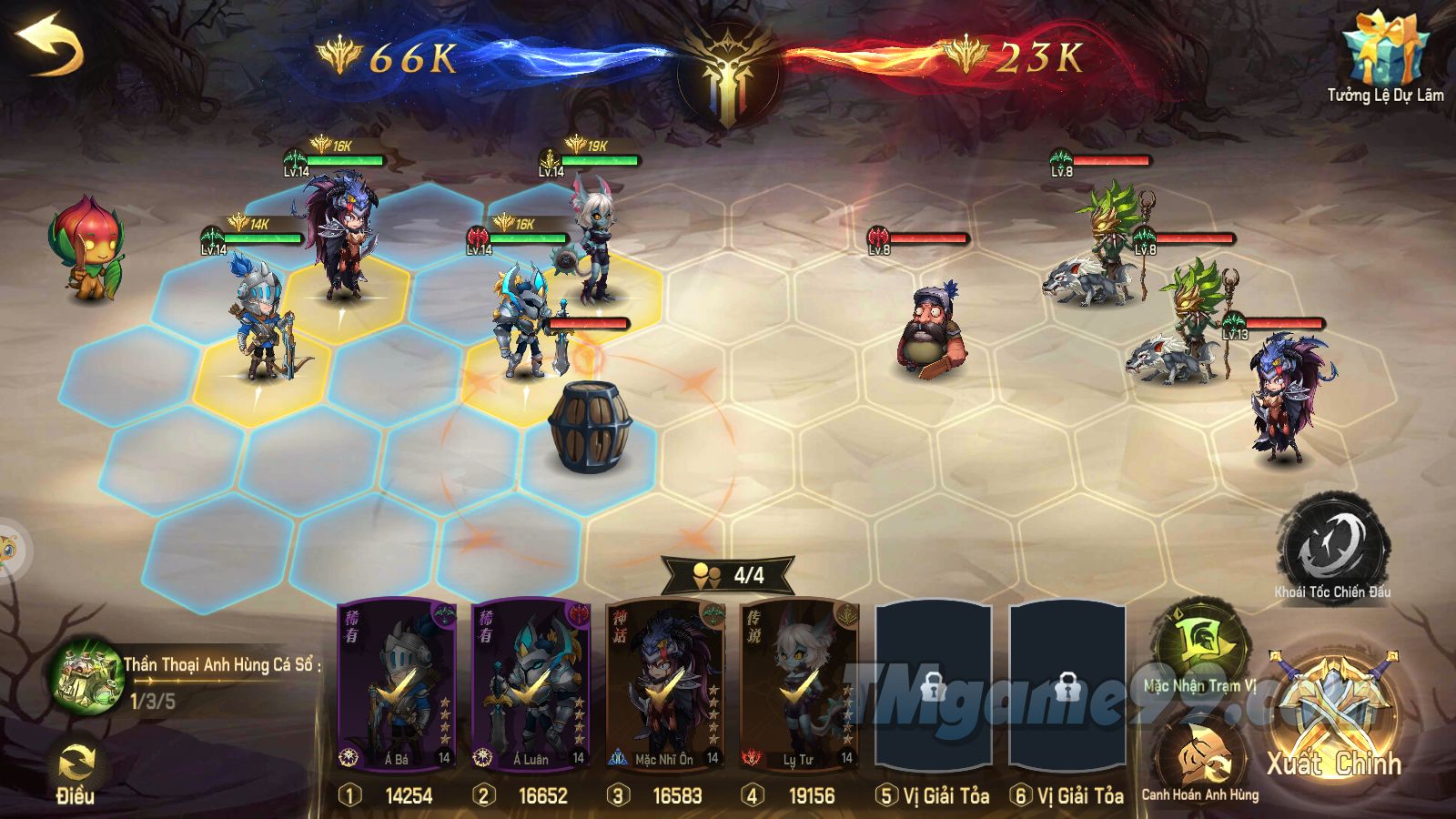Image resolution: width=1456 pixels, height=819 pixels.
Task: Expand the 4/4 team counter banner
Action: click(728, 573)
